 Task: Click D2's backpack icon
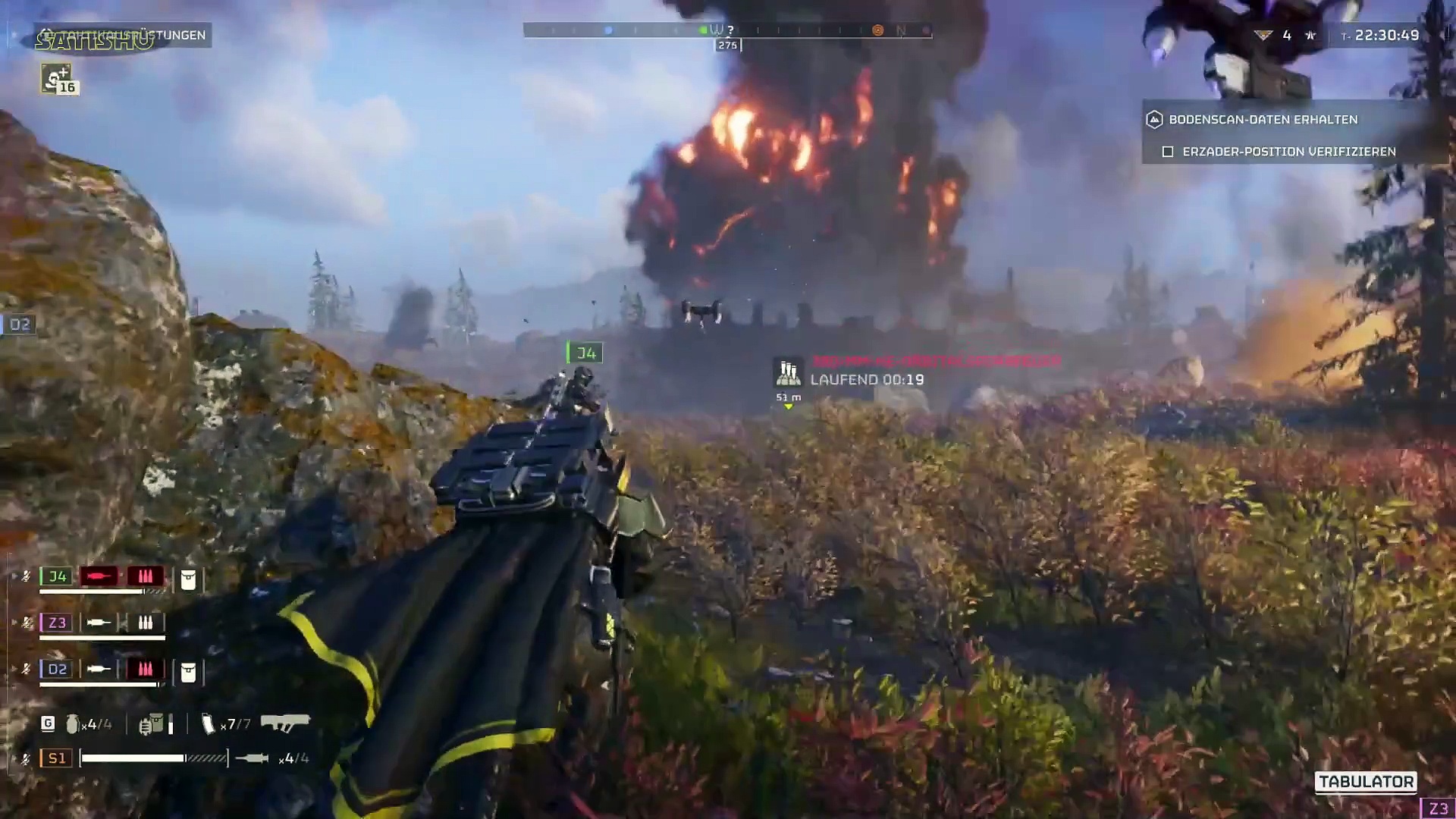click(188, 672)
